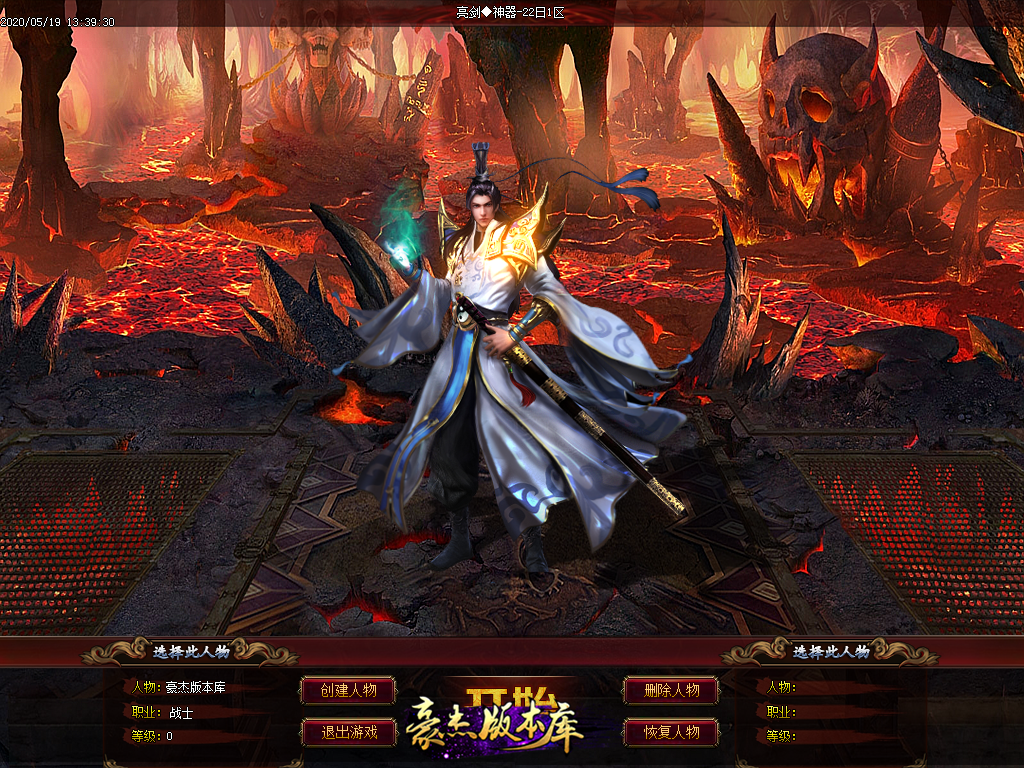Exit via the 退出游戏 button
1024x768 pixels.
(348, 732)
